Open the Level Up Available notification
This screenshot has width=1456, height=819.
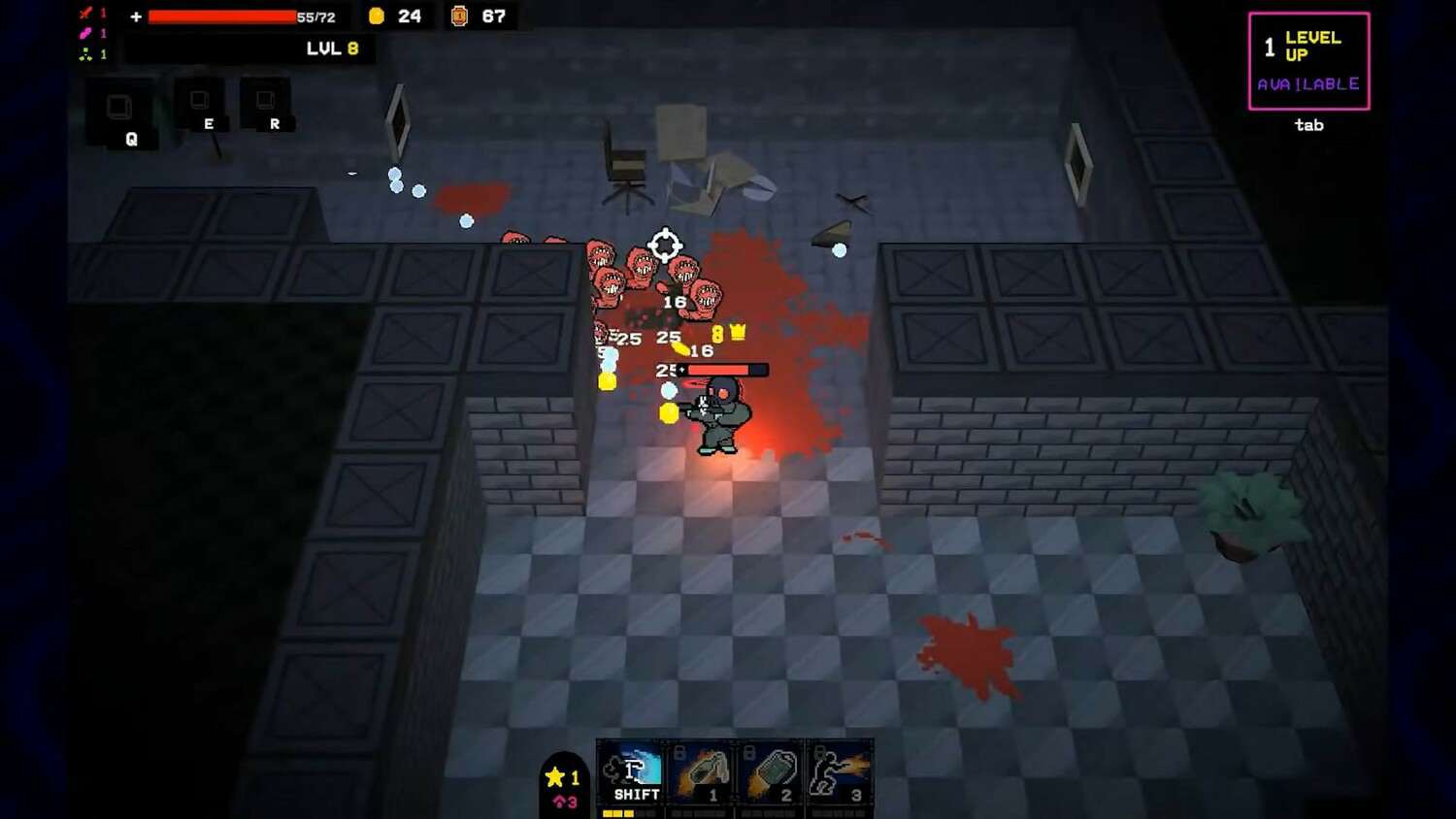(x=1308, y=61)
